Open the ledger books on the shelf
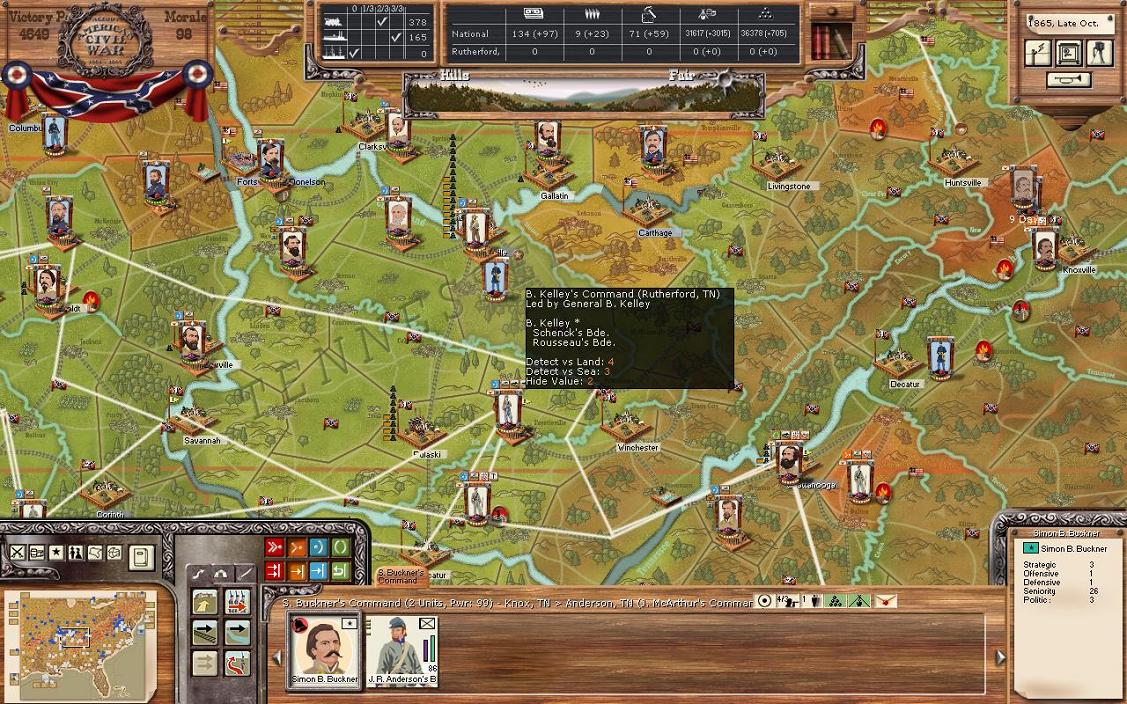 [x=824, y=42]
